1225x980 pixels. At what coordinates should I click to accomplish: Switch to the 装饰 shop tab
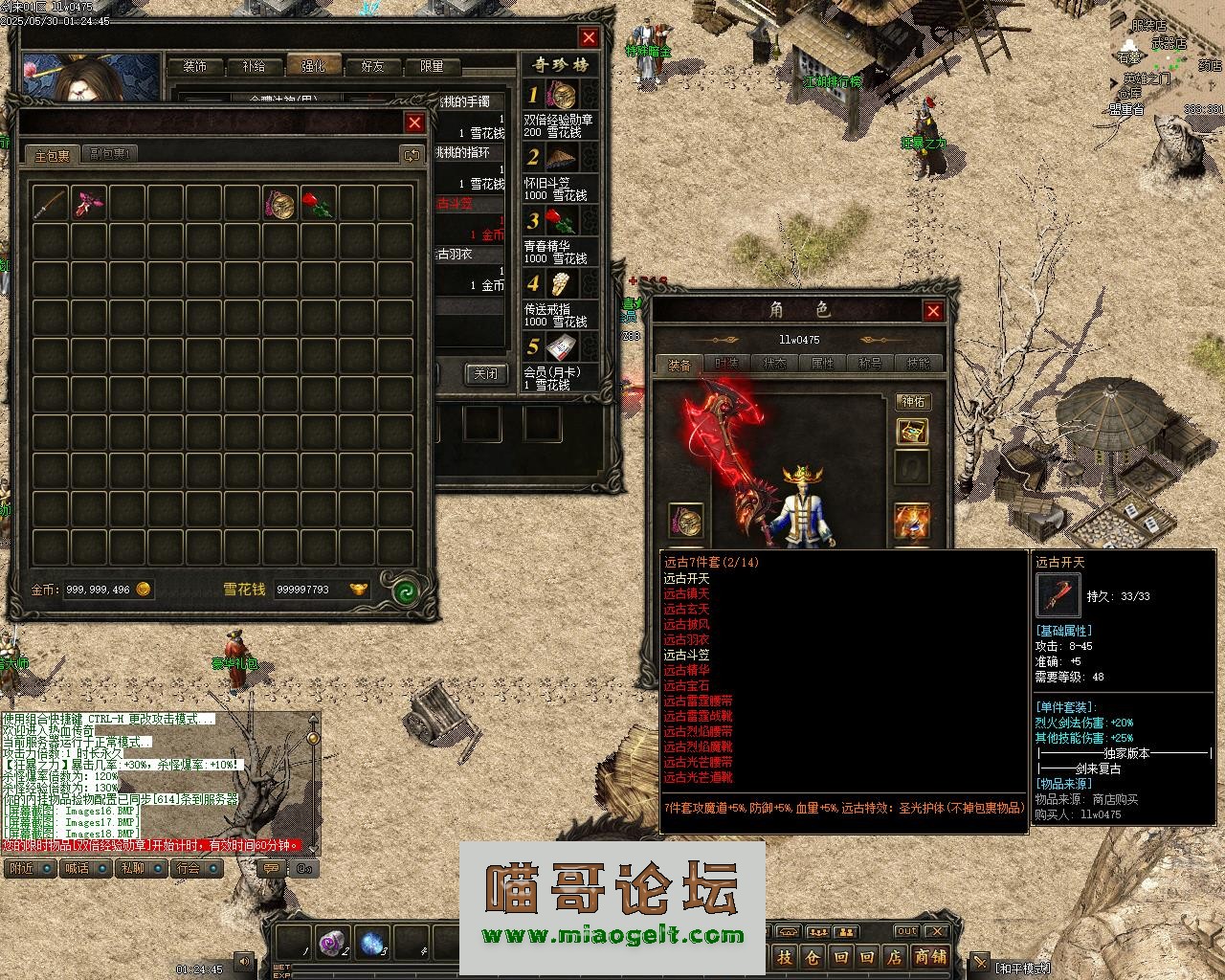coord(195,66)
